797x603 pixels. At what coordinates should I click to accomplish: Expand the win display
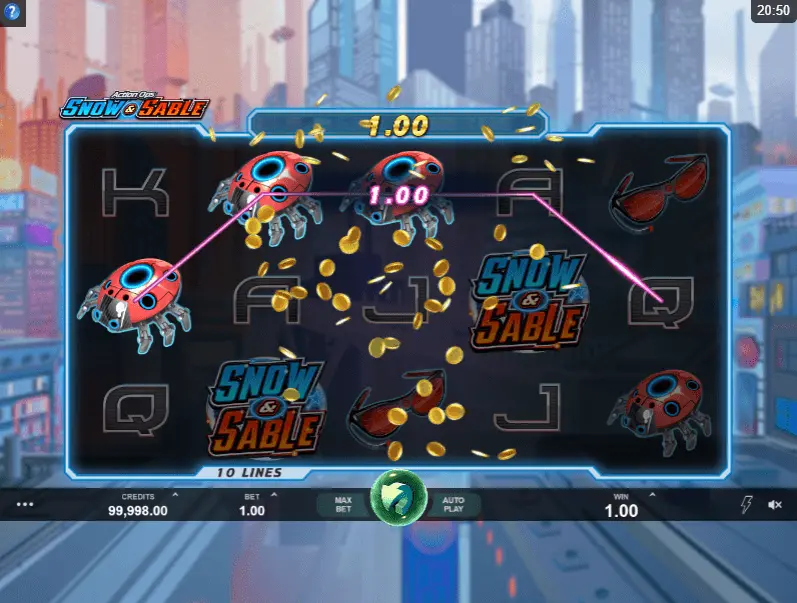click(622, 504)
